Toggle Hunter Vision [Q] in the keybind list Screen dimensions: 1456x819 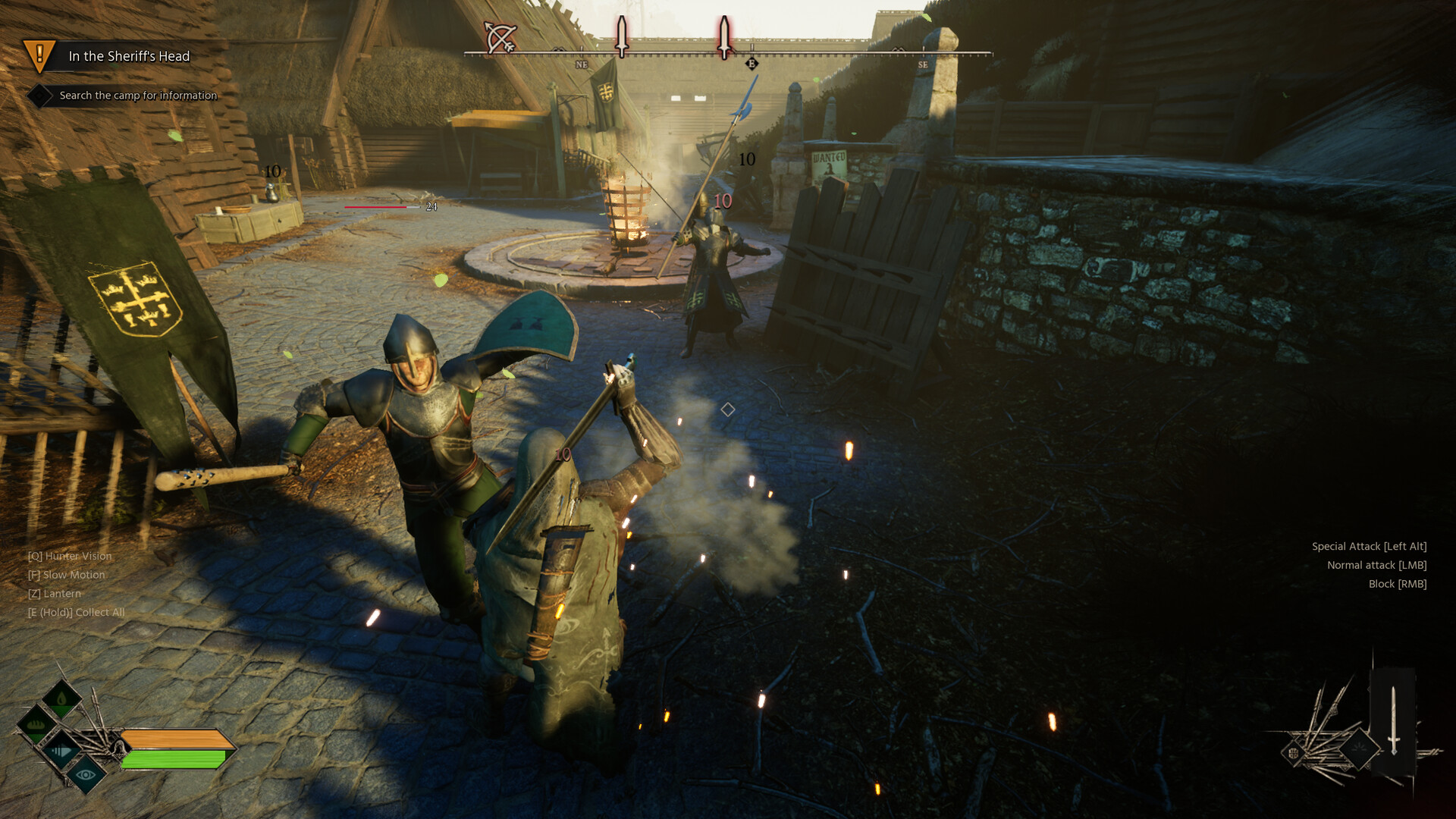(68, 556)
